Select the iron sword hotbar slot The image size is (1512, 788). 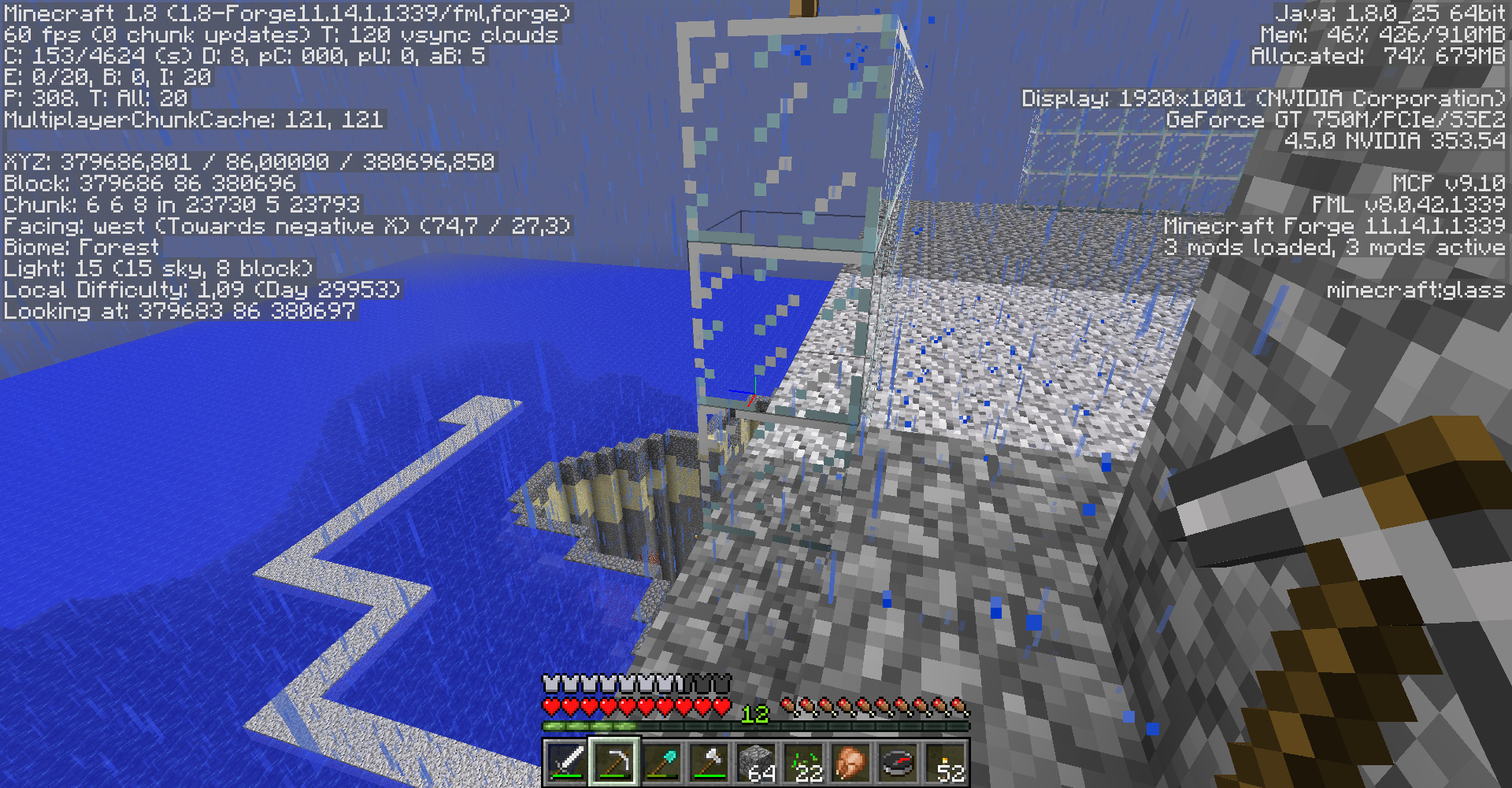coord(567,762)
